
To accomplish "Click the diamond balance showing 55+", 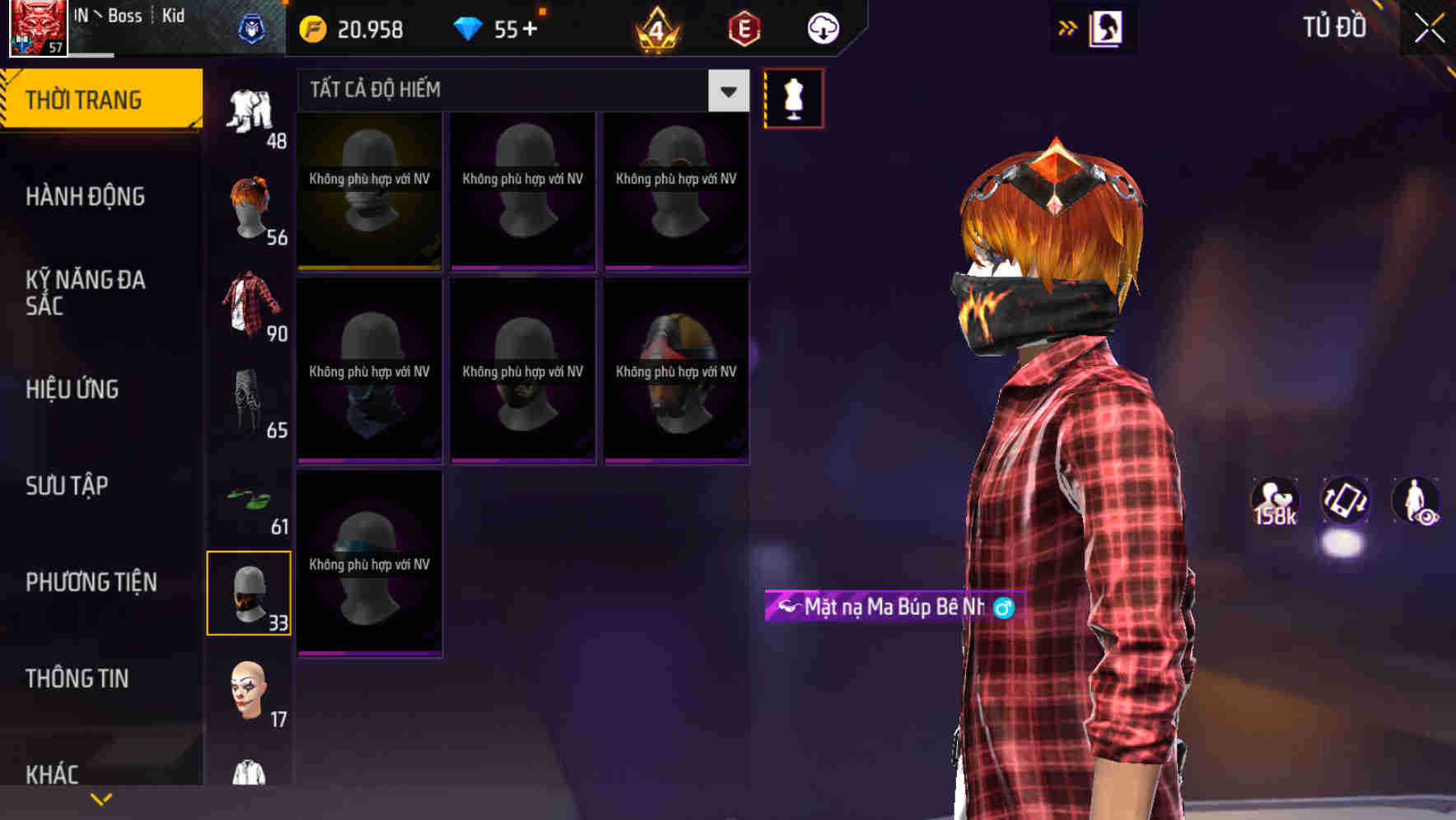I will 497,29.
